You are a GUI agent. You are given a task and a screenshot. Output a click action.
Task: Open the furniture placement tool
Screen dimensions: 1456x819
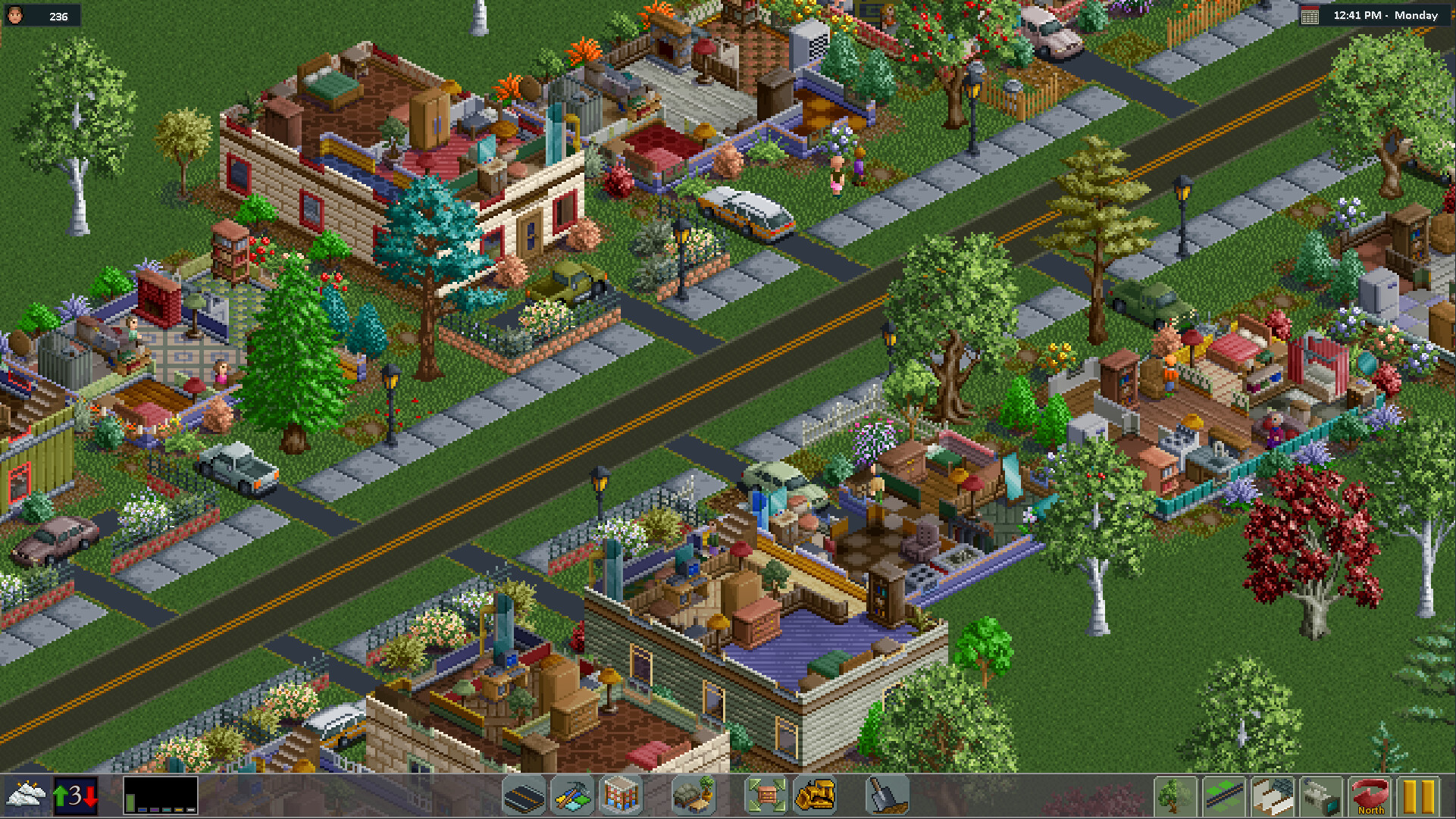[694, 796]
